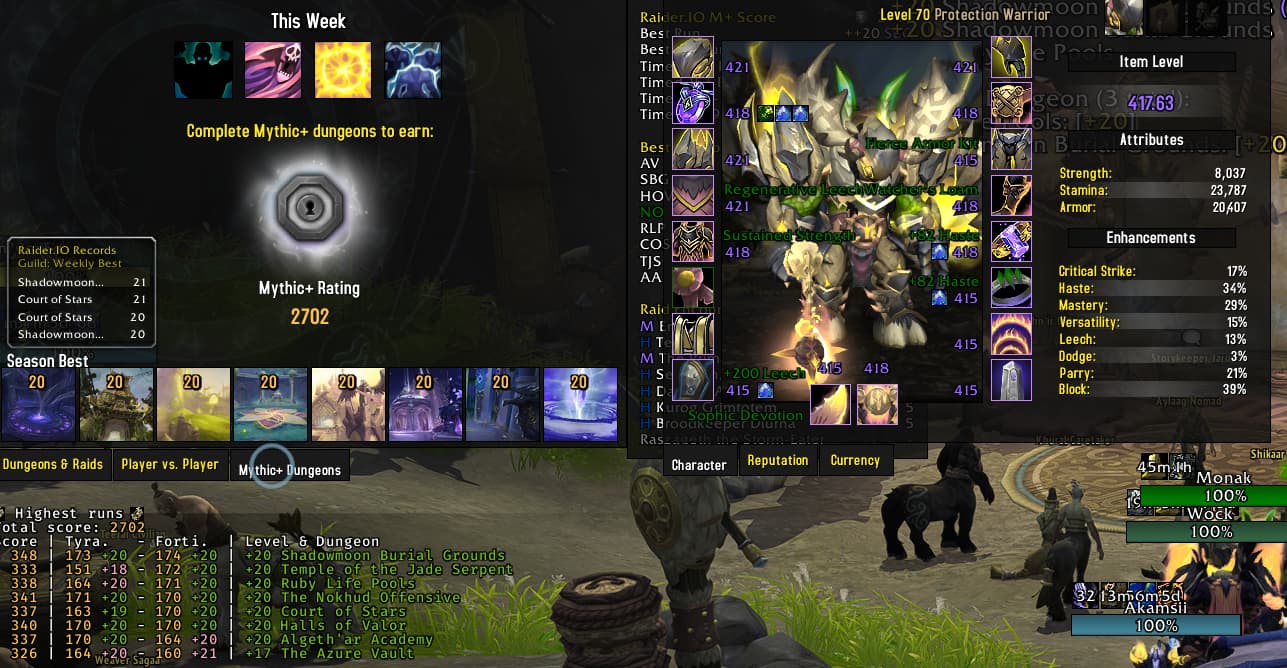This screenshot has height=668, width=1287.
Task: Open the Player vs. Player tab
Action: pyautogui.click(x=169, y=464)
